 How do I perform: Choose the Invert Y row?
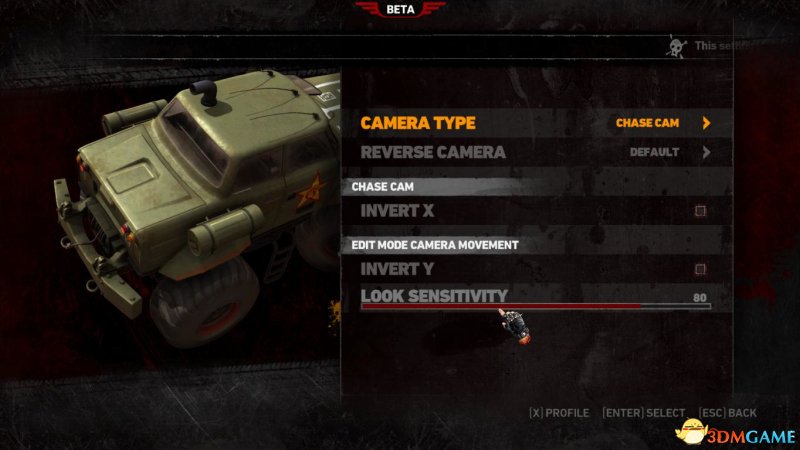point(398,269)
